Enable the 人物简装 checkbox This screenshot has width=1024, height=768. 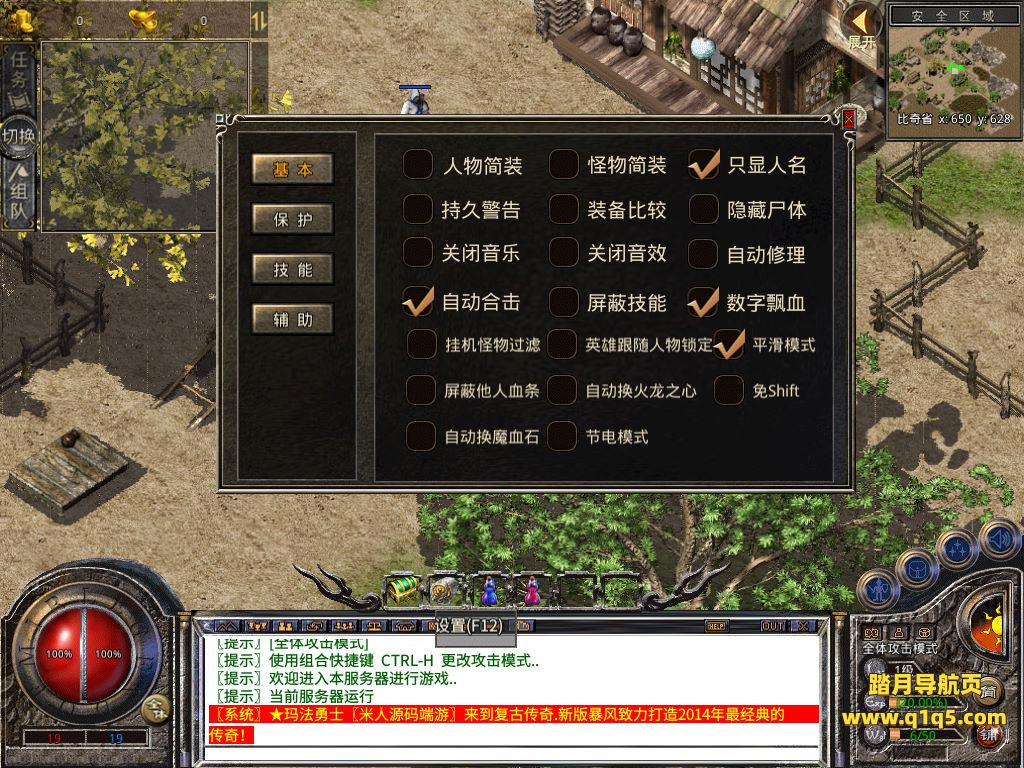click(418, 164)
